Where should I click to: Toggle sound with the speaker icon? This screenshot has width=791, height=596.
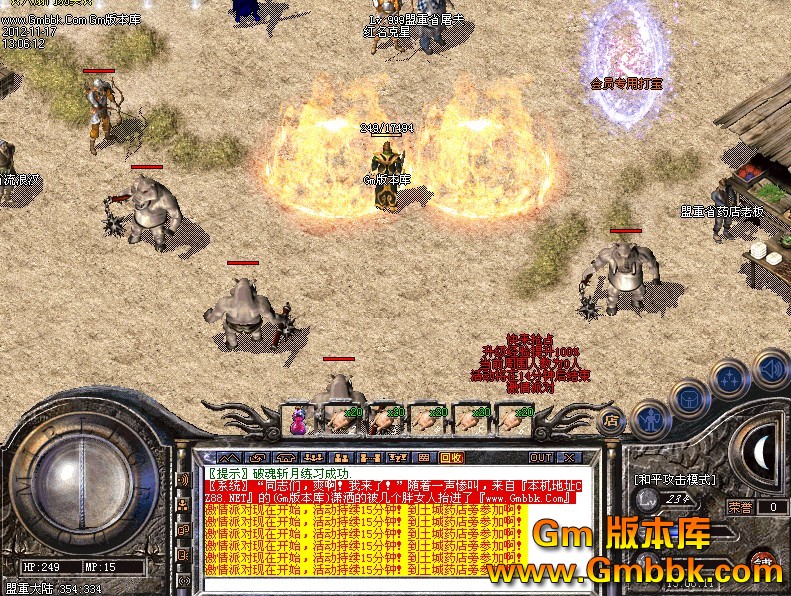(x=771, y=367)
